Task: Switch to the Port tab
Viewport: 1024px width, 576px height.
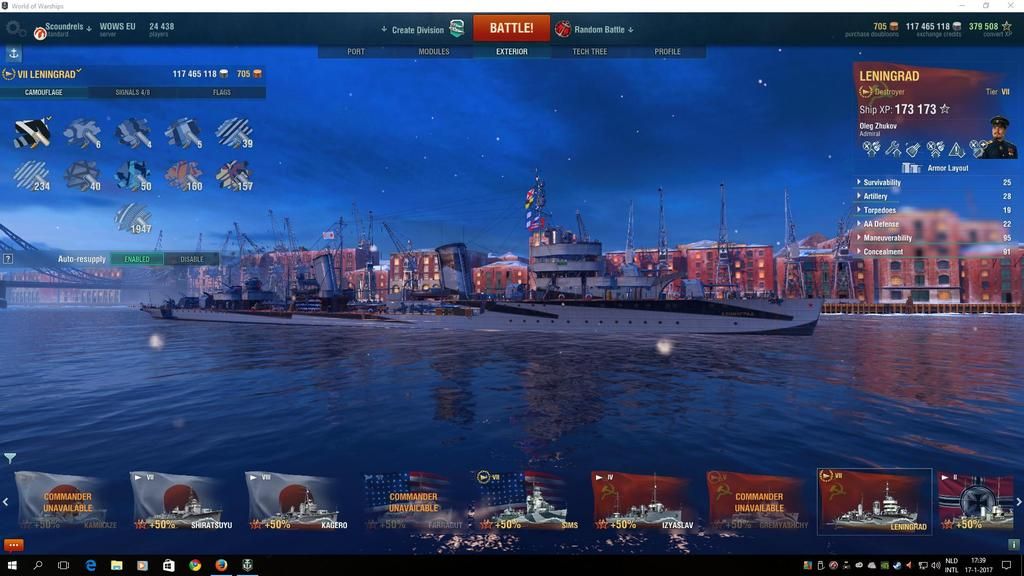Action: (x=356, y=52)
